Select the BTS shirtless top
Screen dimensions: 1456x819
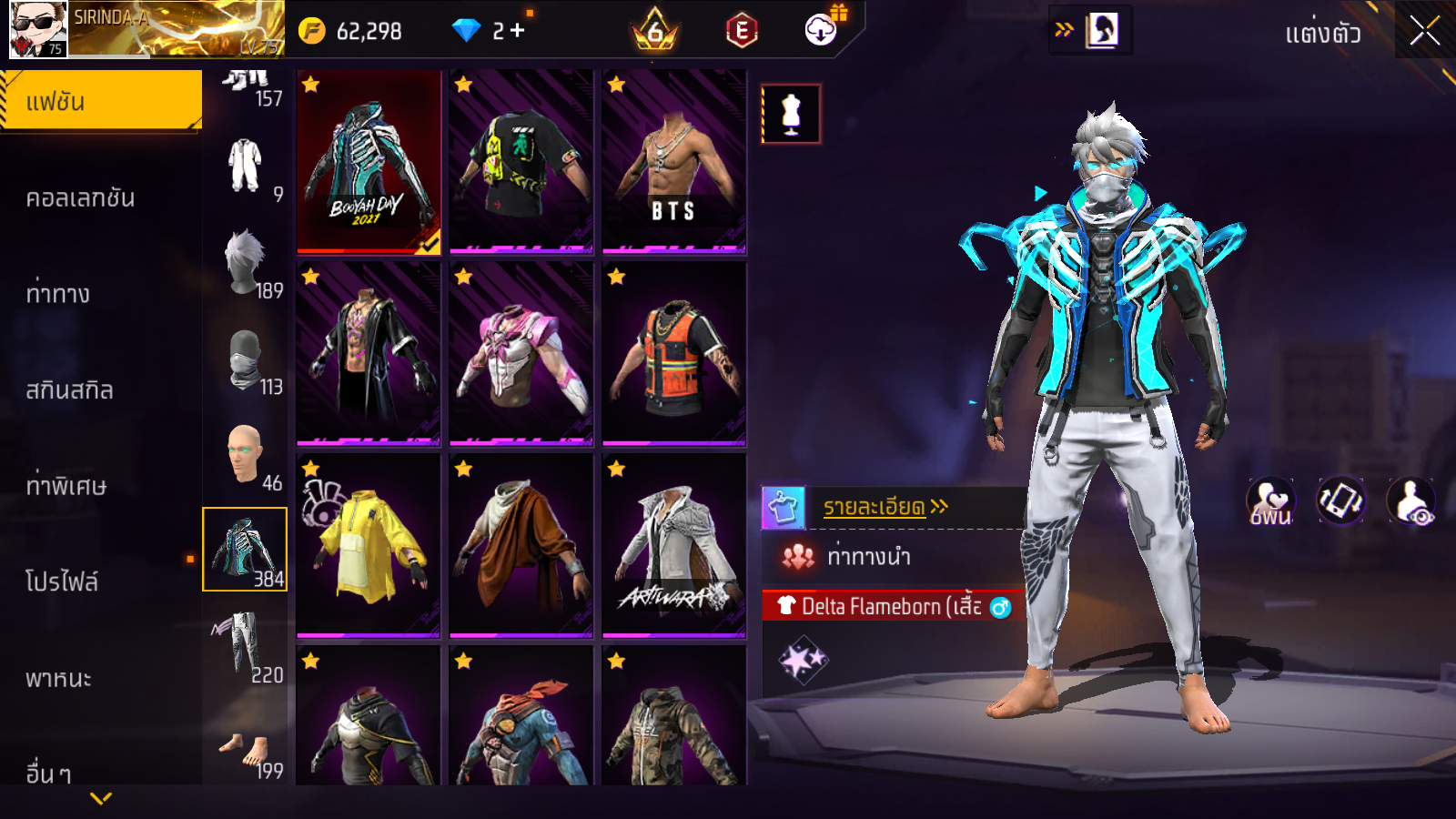tap(673, 162)
